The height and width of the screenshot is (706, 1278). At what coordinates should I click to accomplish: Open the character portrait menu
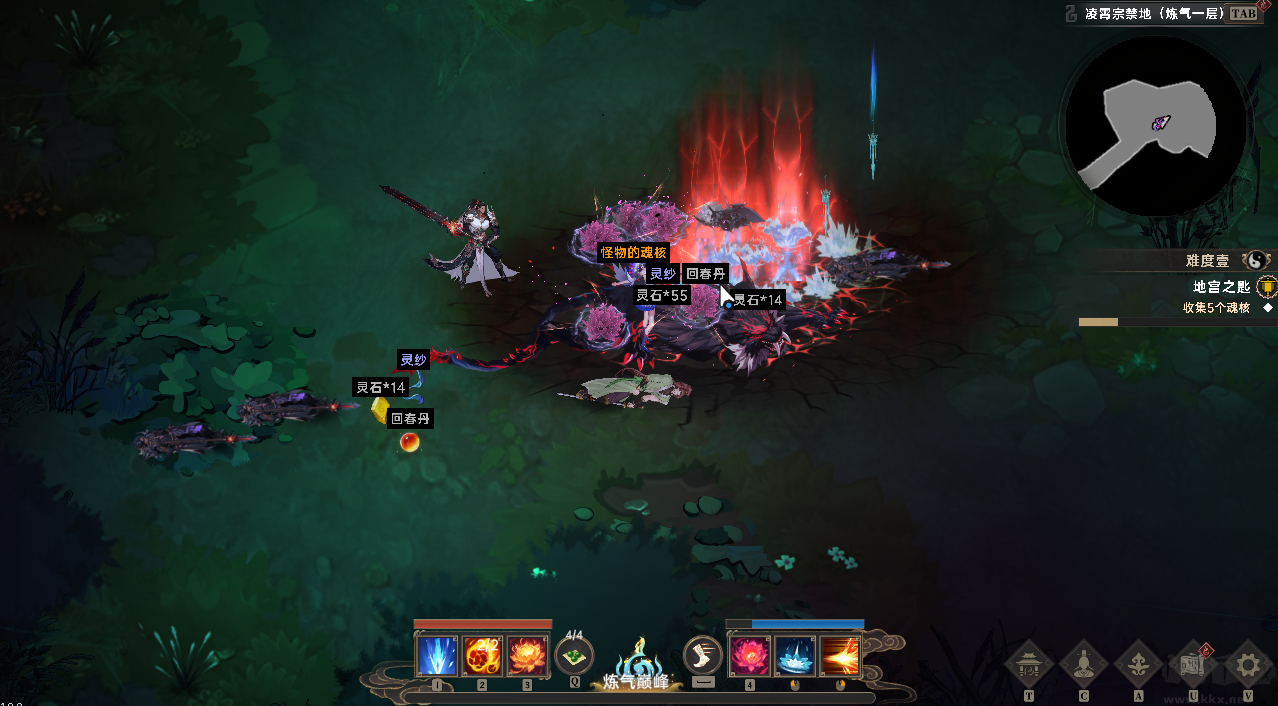(1083, 664)
